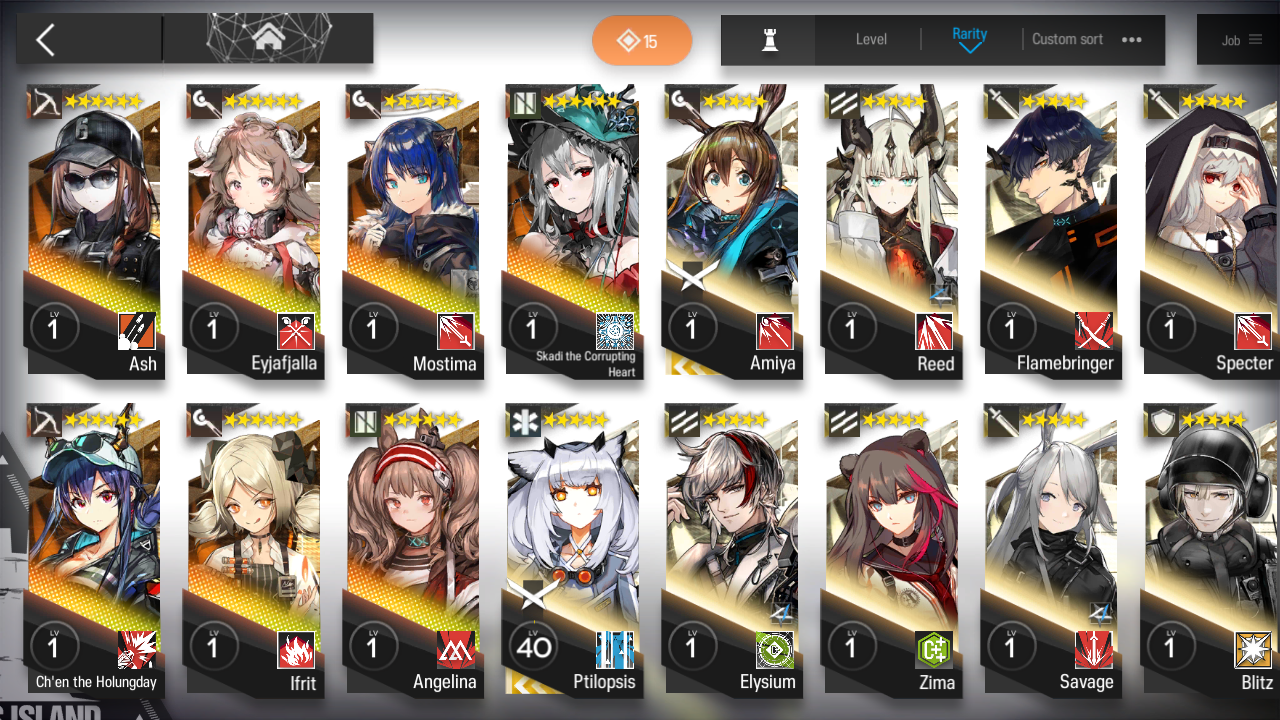Select the Zima operator card
The image size is (1280, 720).
click(x=892, y=550)
